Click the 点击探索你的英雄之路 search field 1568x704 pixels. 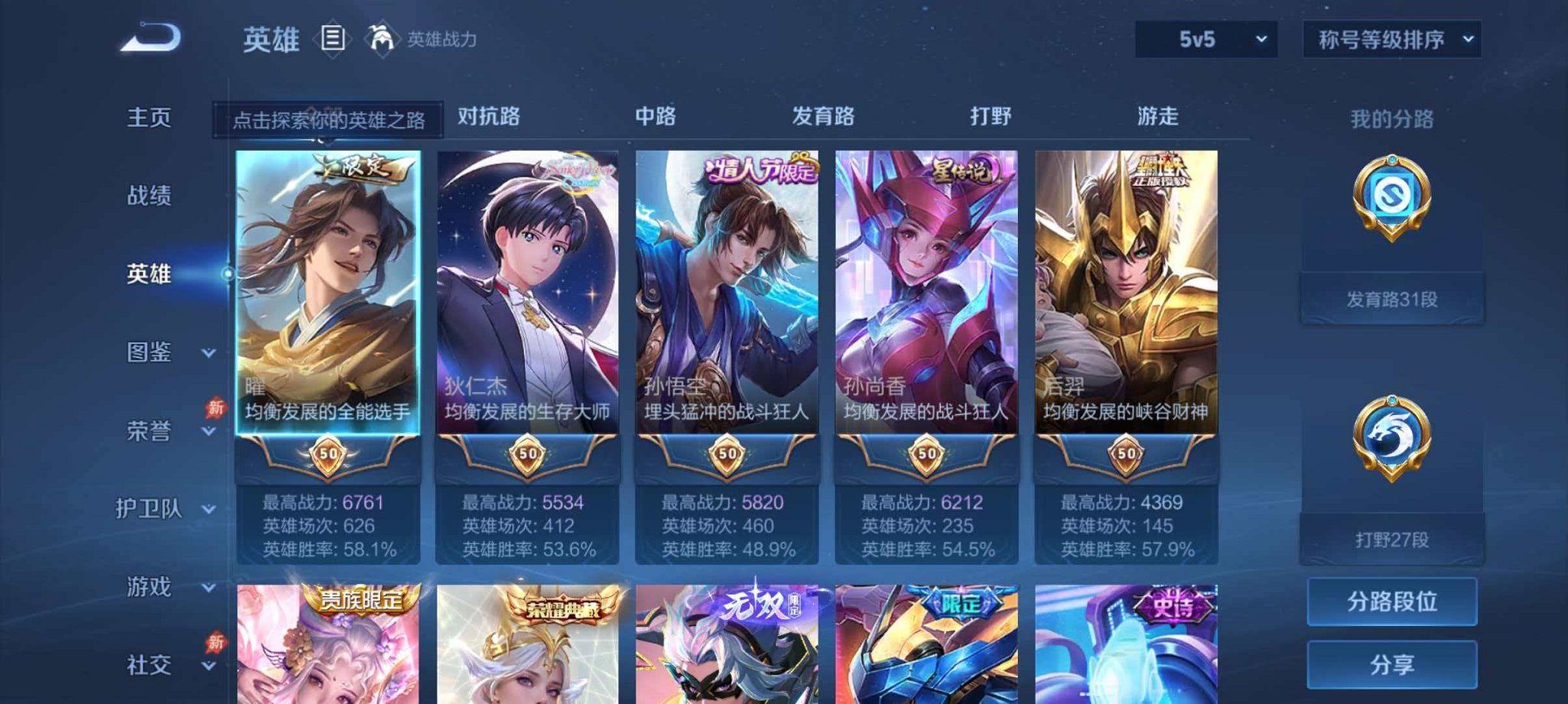[x=330, y=118]
